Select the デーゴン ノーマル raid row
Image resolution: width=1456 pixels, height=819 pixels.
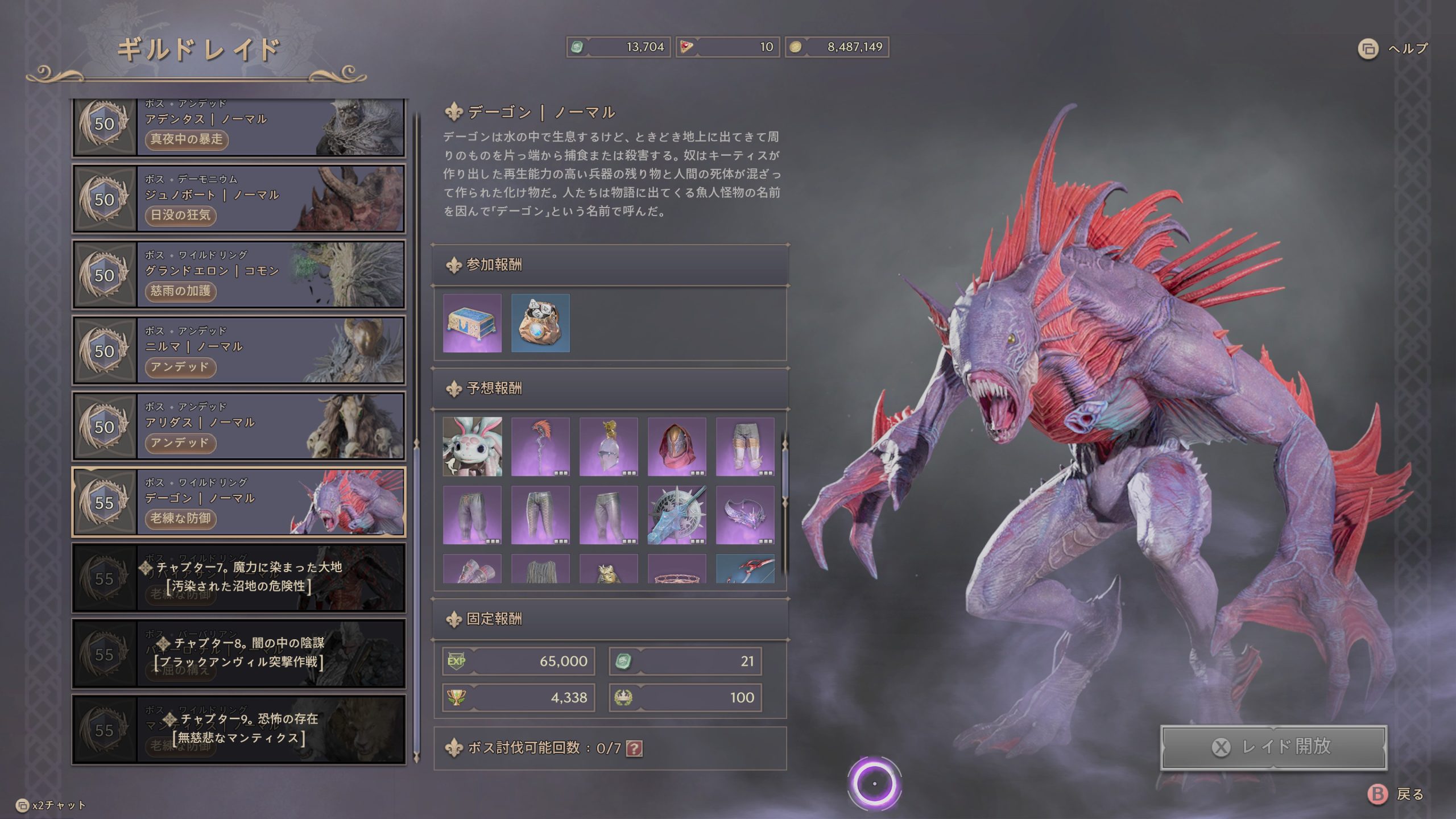[239, 502]
